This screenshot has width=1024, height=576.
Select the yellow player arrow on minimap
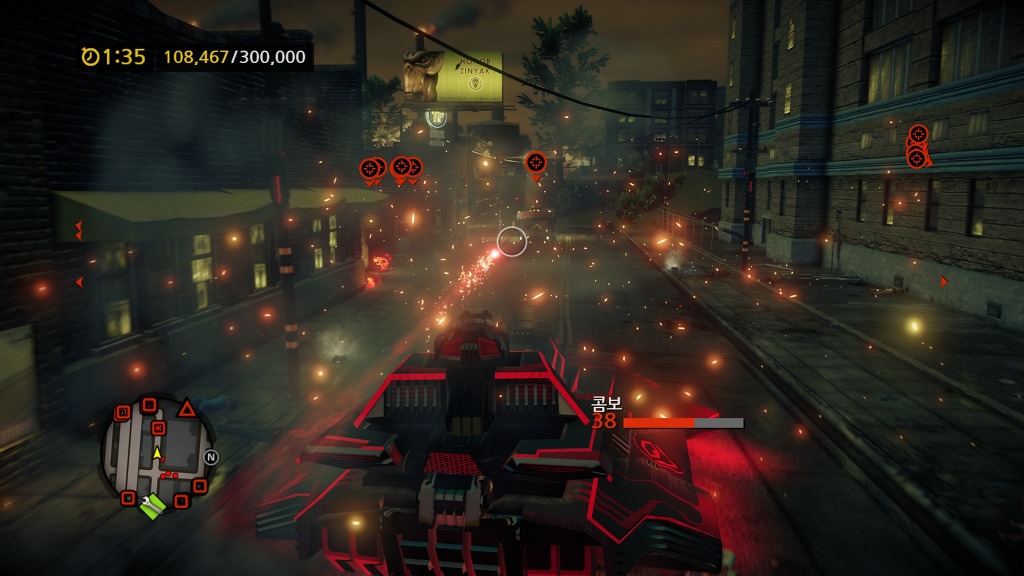[x=156, y=453]
